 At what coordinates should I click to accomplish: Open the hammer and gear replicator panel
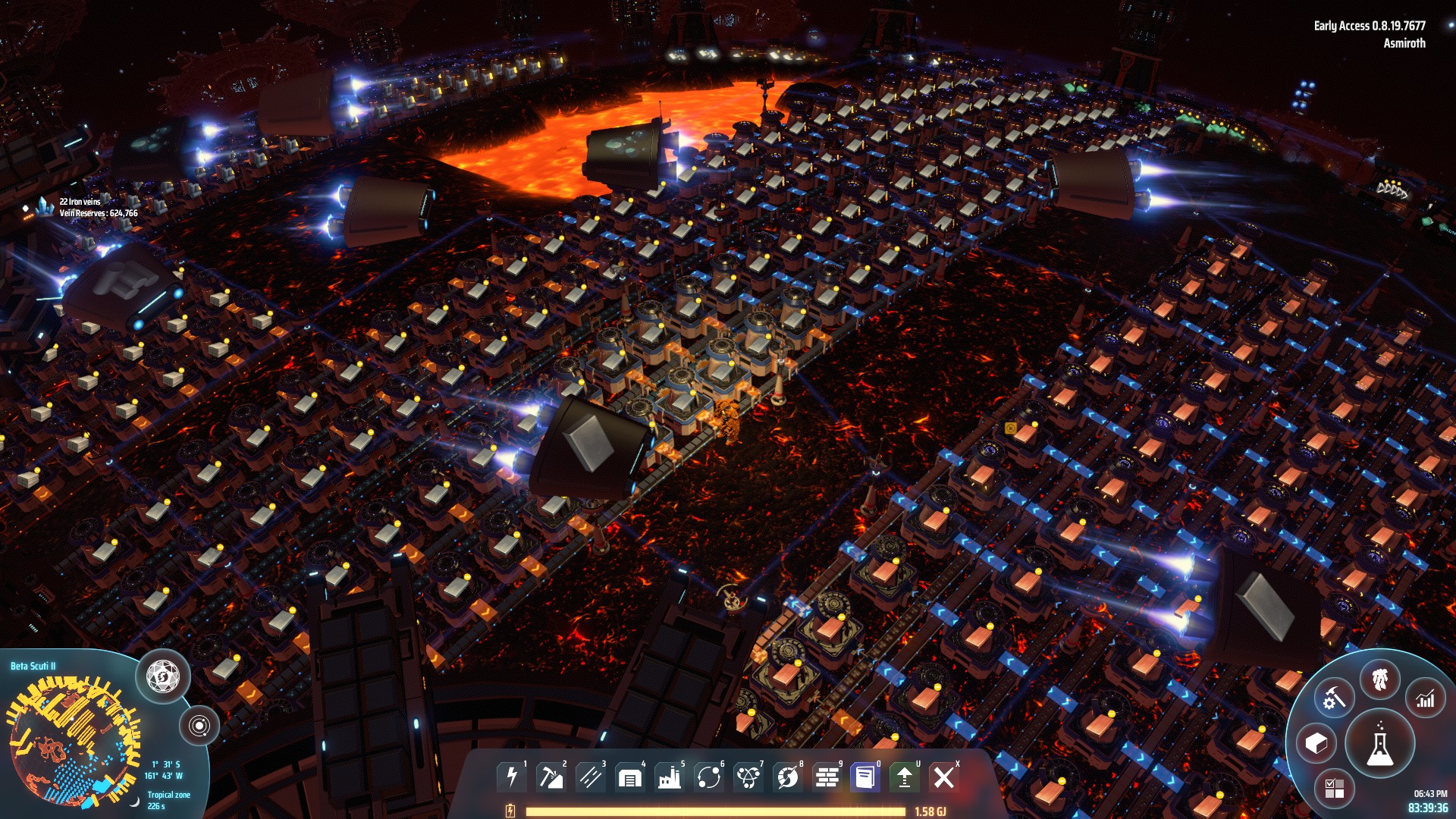[x=1334, y=698]
